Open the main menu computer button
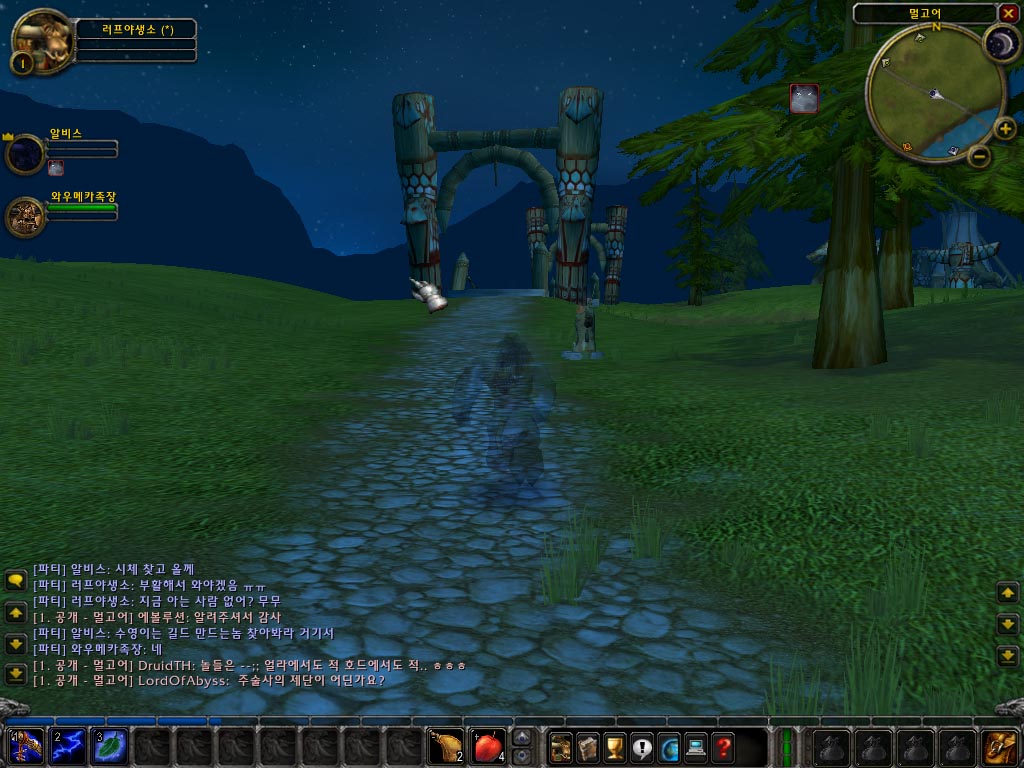The height and width of the screenshot is (768, 1024). coord(696,748)
